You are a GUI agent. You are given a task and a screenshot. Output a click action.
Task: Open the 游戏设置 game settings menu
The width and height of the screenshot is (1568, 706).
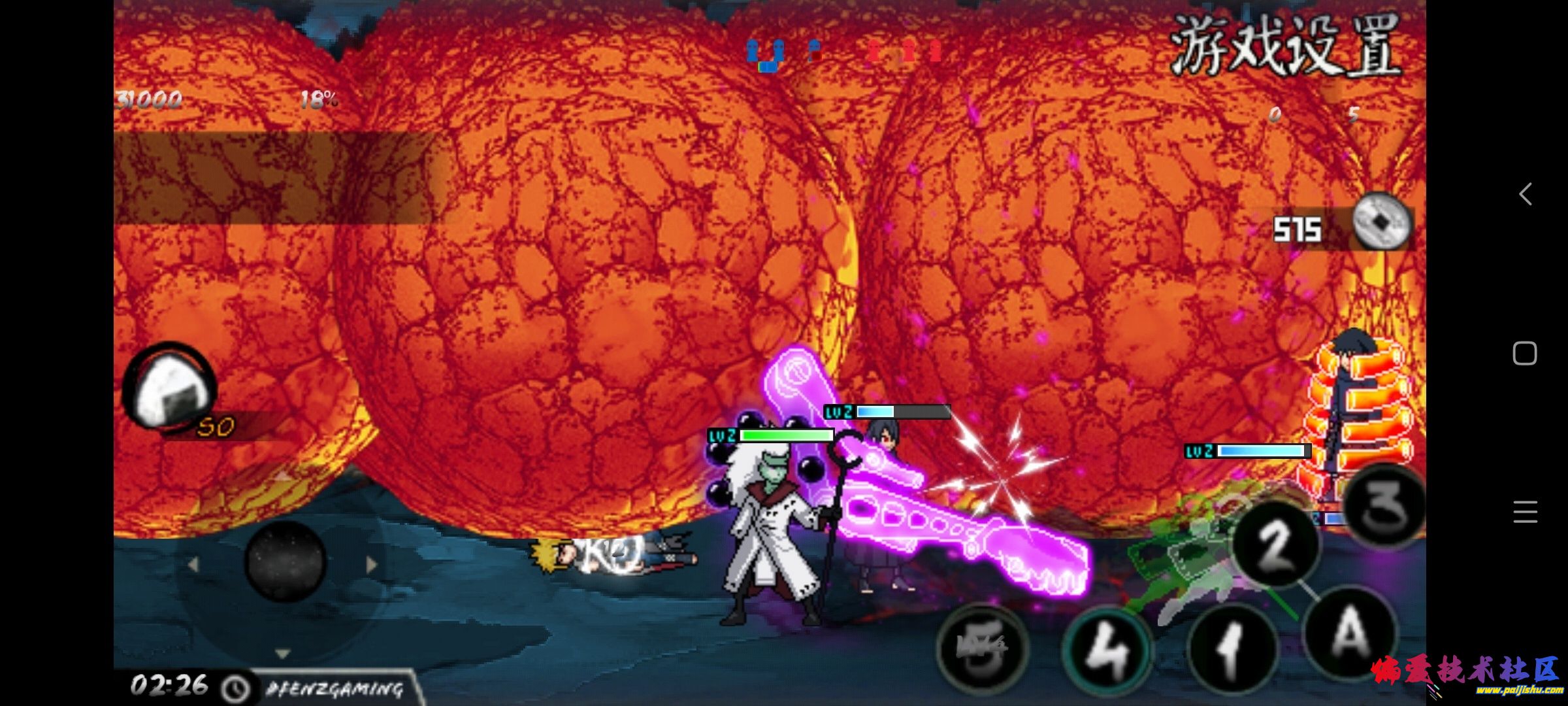click(x=1284, y=44)
